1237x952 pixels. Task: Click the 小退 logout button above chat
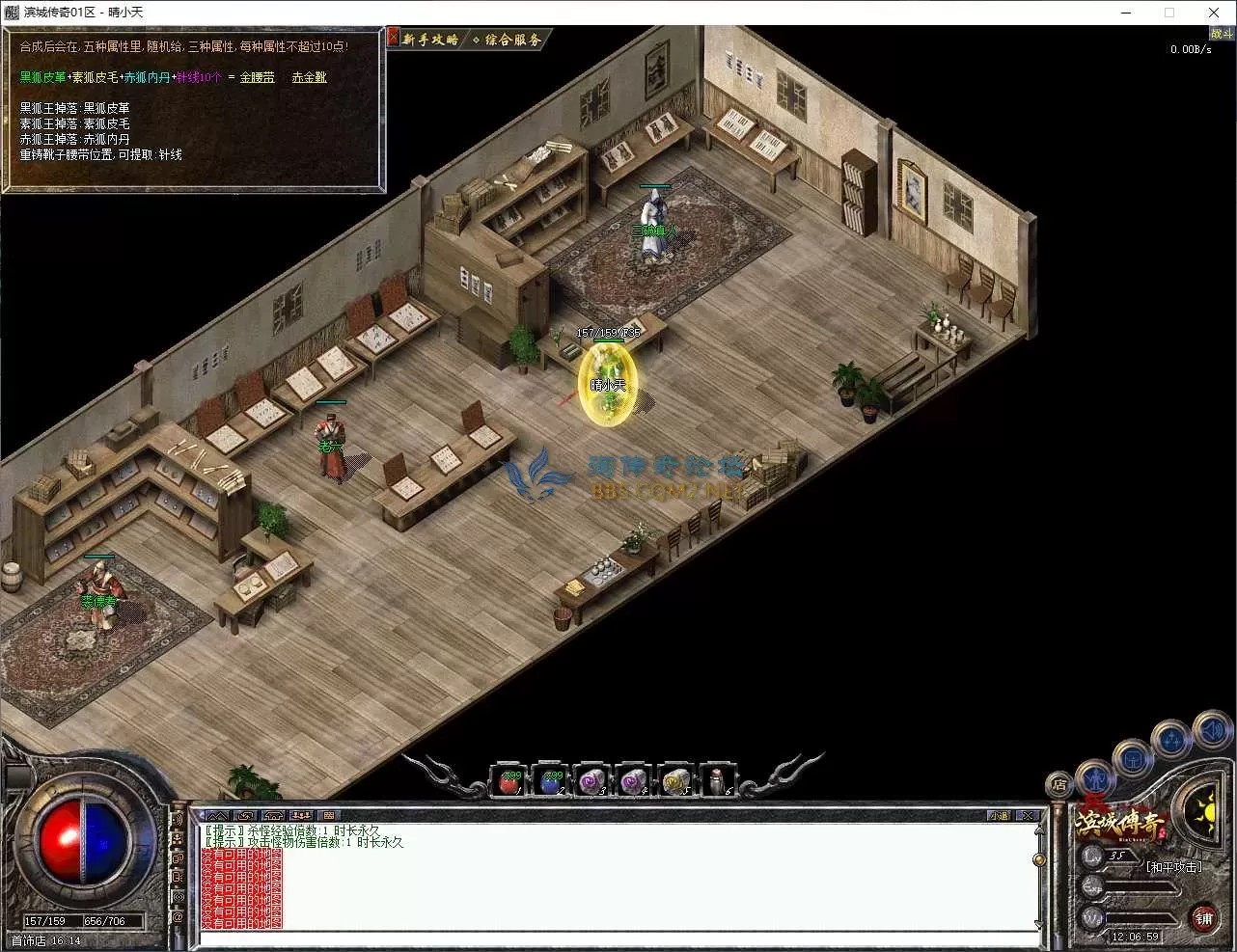tap(1000, 816)
